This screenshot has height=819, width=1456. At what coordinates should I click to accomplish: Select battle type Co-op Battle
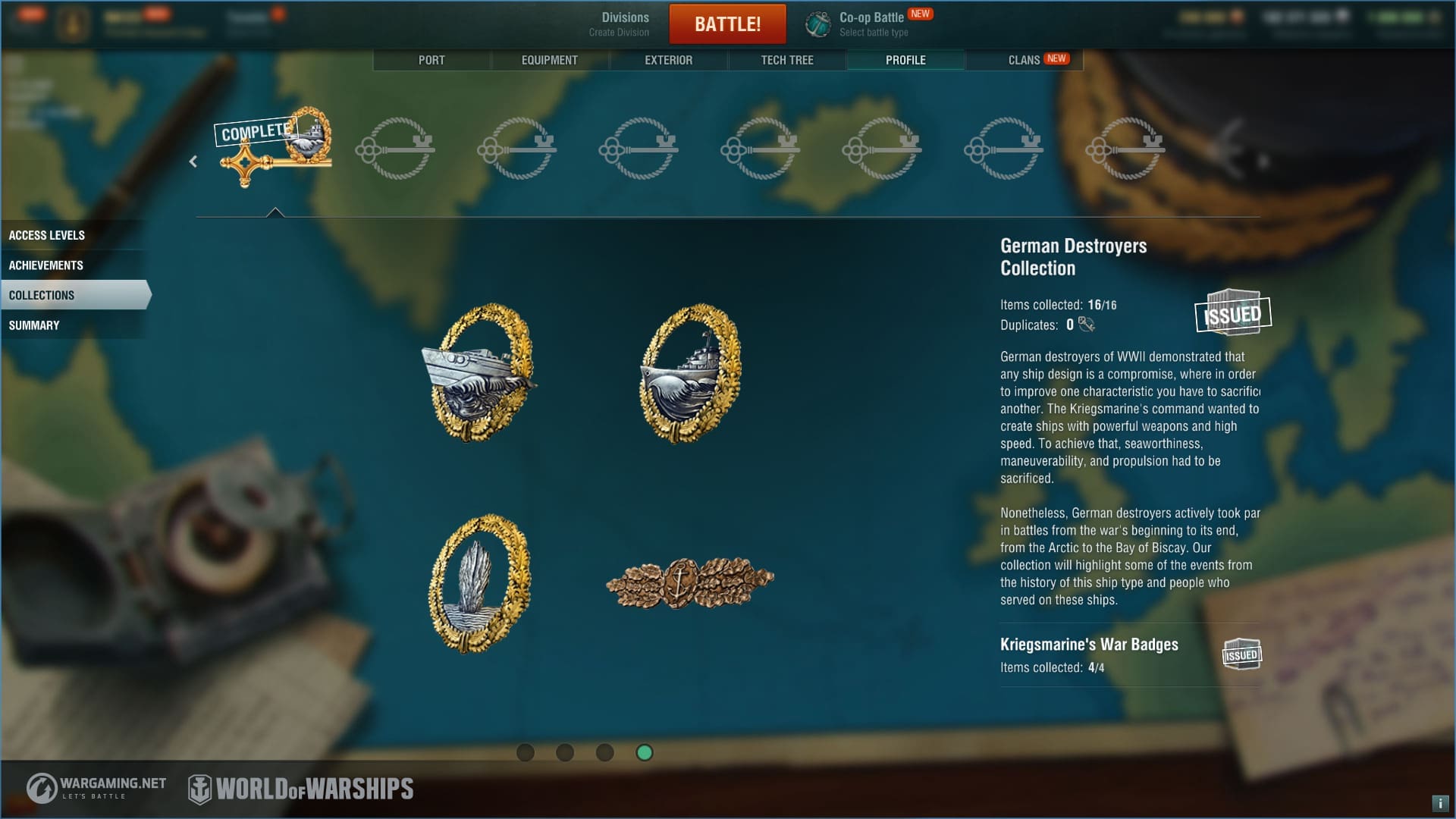(872, 24)
